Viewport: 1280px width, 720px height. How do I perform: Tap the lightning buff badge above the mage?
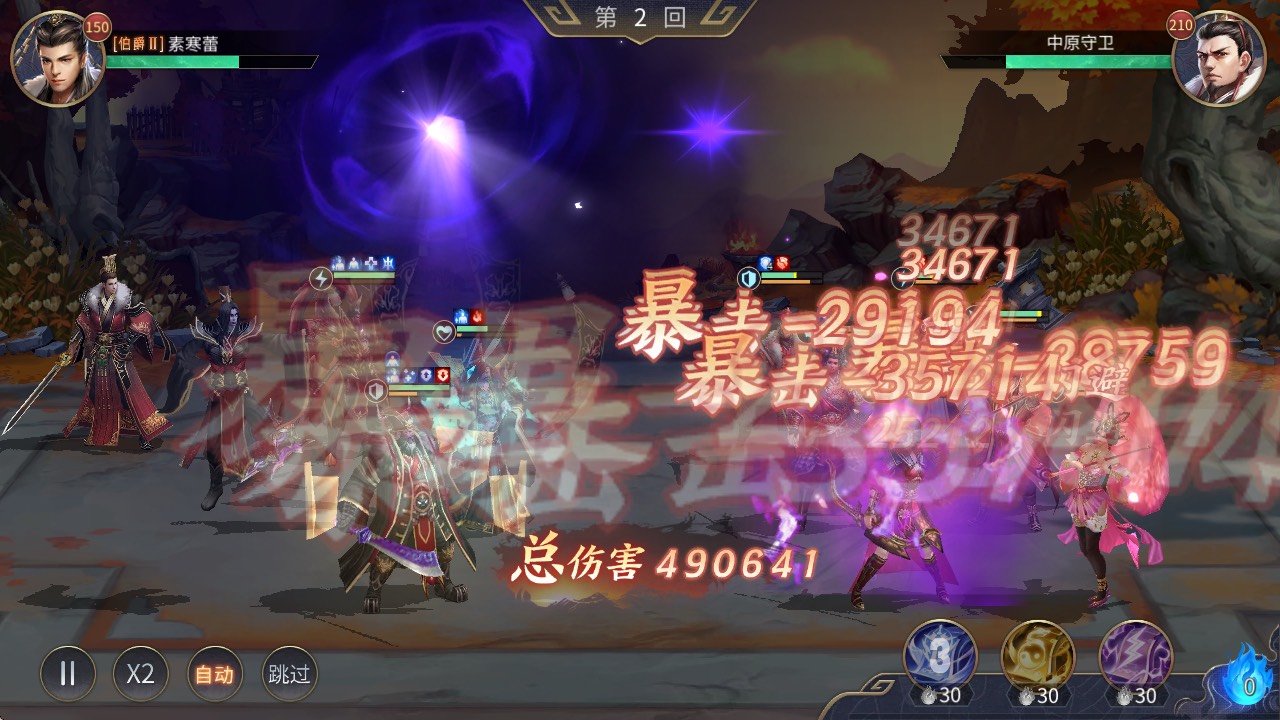[320, 278]
